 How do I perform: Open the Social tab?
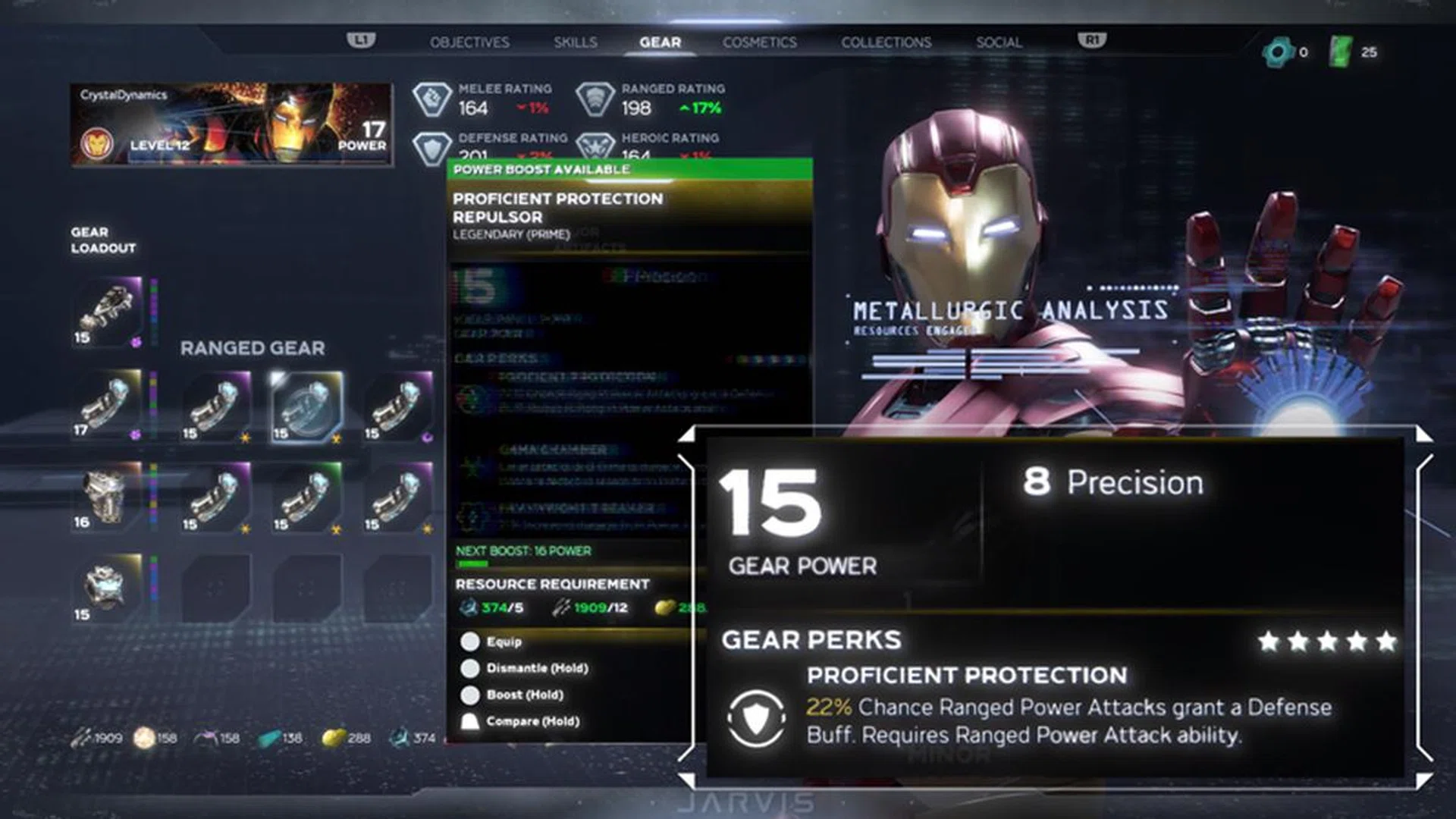[x=999, y=42]
